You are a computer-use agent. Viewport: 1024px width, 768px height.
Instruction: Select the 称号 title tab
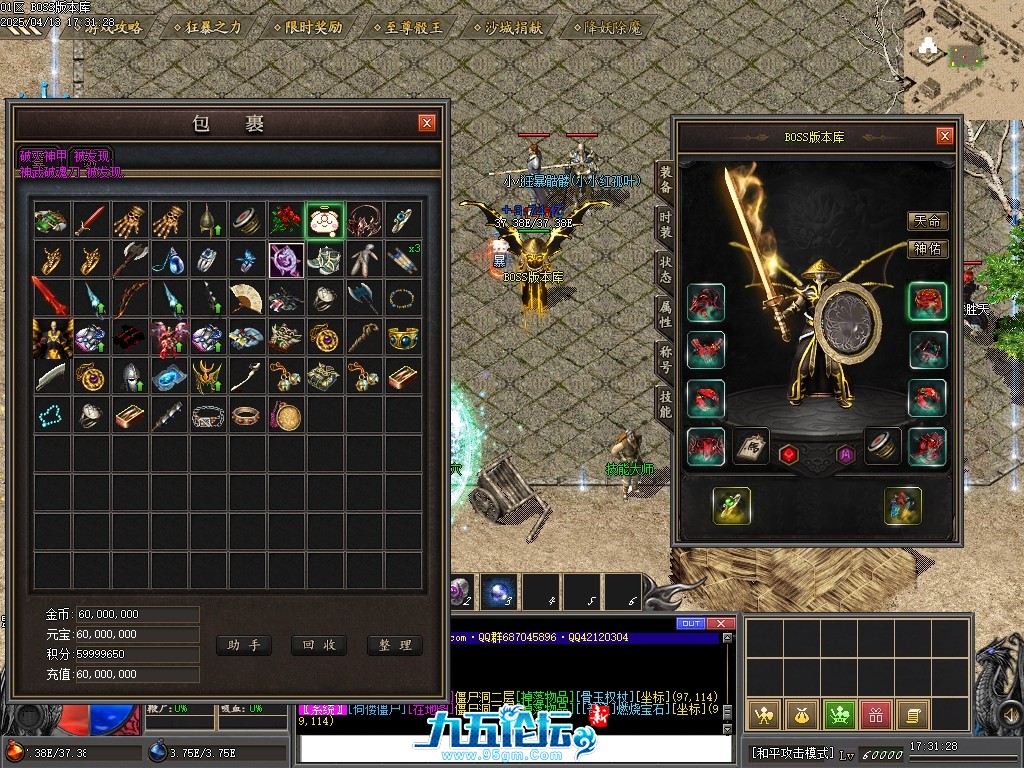pos(665,360)
